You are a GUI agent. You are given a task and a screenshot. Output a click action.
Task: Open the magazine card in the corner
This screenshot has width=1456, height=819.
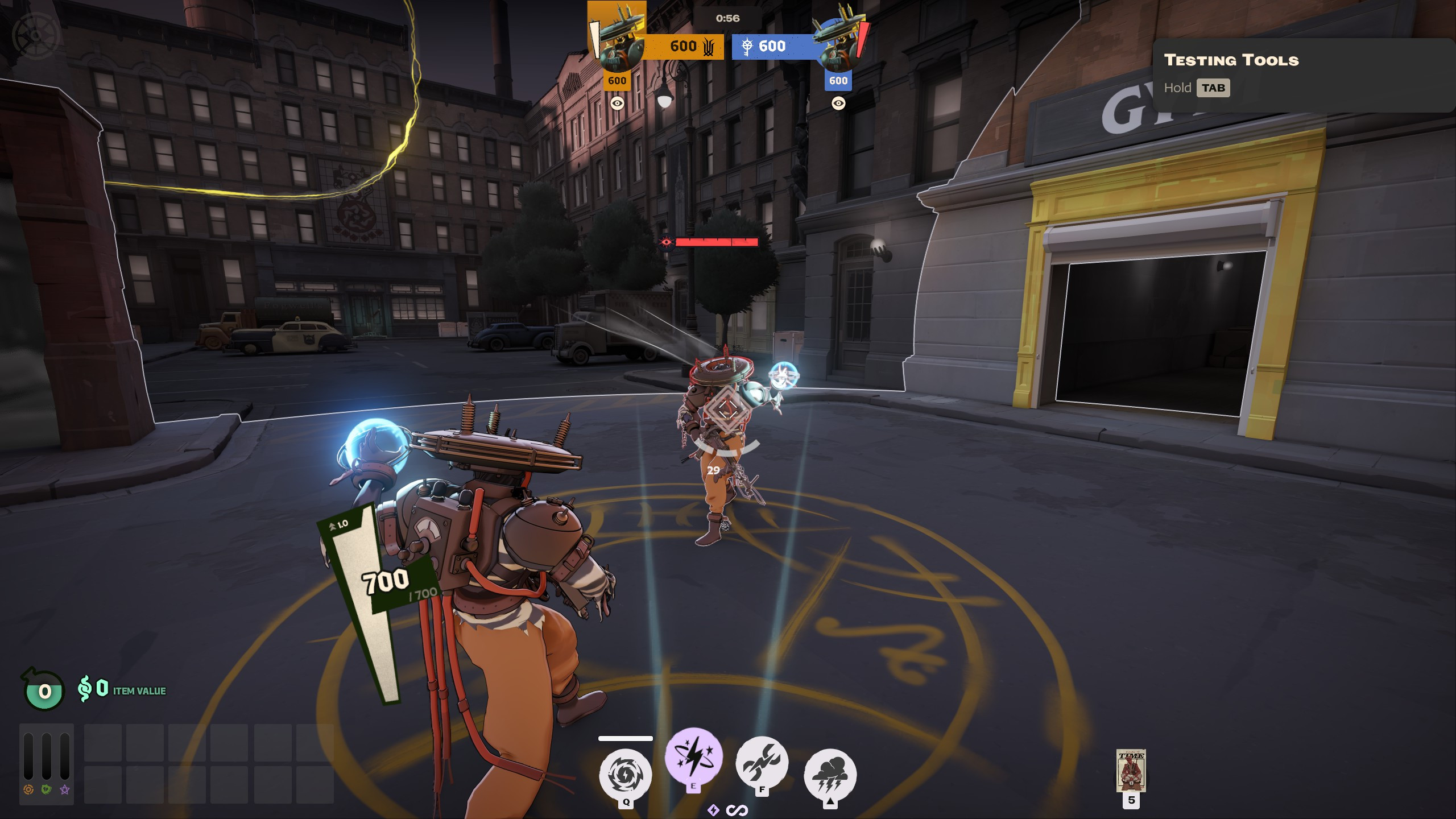[x=1131, y=771]
